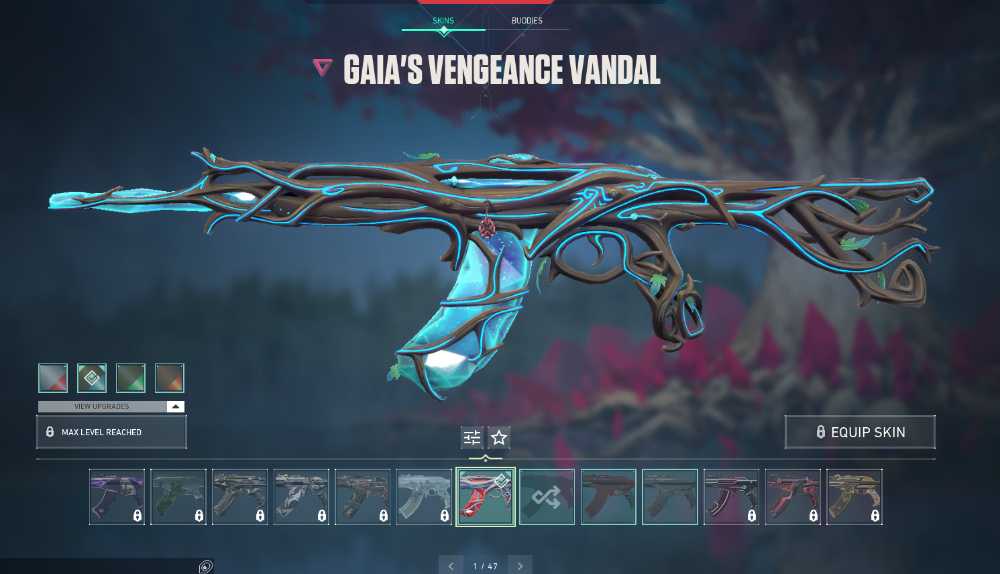Select the gold Vandal skin thumbnail
The height and width of the screenshot is (574, 1000).
click(855, 497)
